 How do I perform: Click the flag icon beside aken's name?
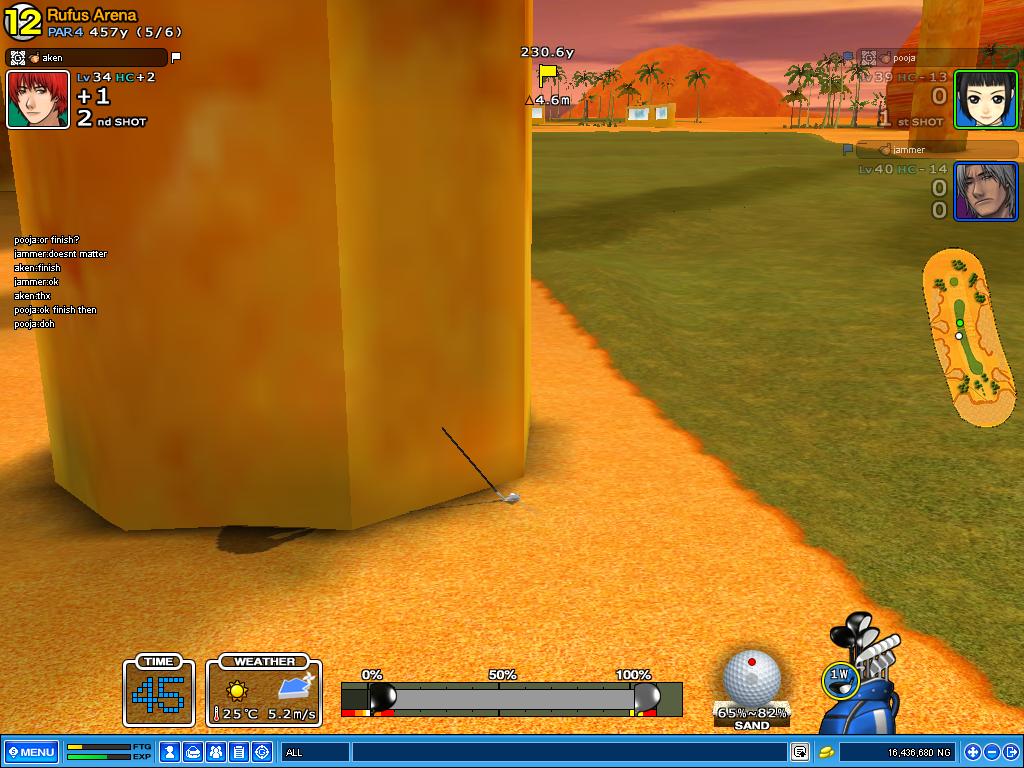click(x=176, y=58)
